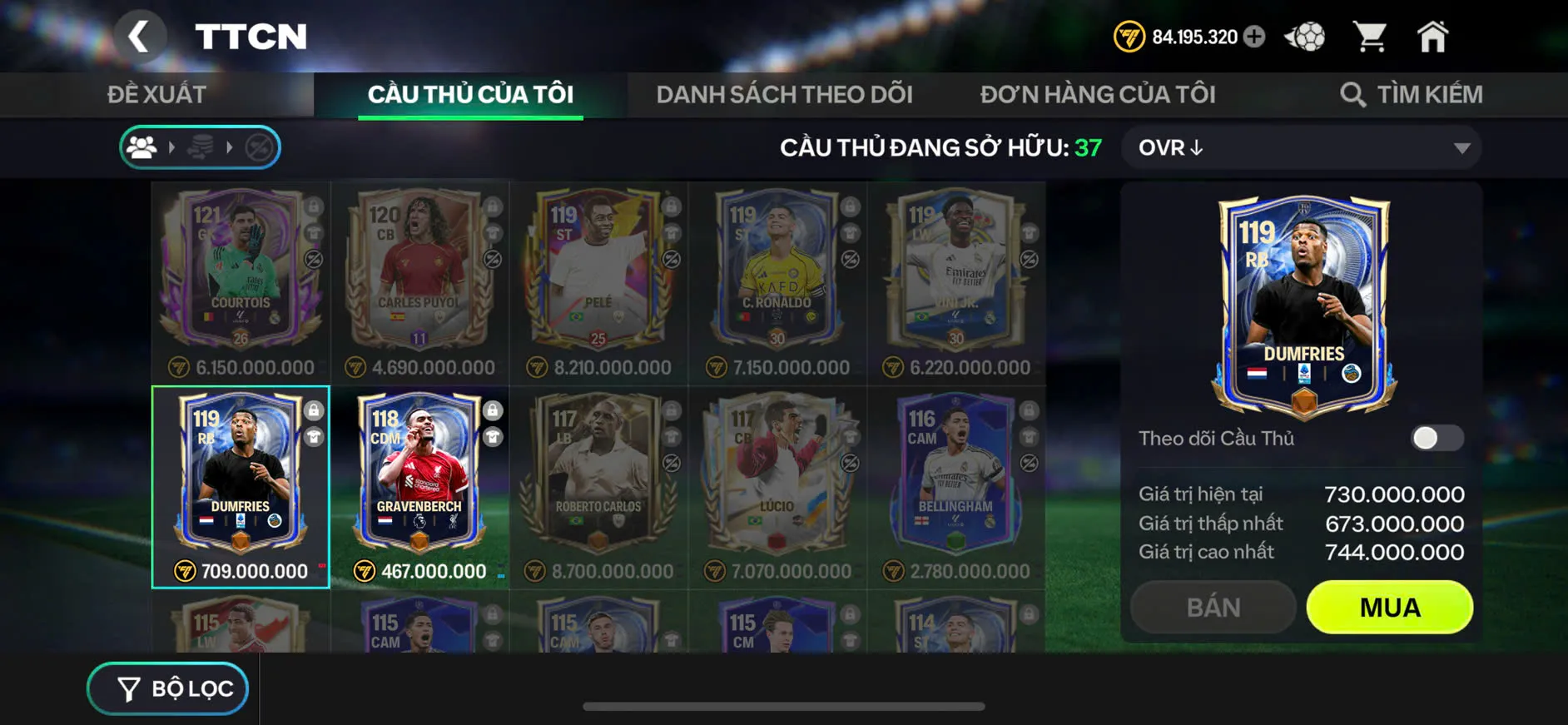Click the lock icon on Courtois card

click(313, 206)
